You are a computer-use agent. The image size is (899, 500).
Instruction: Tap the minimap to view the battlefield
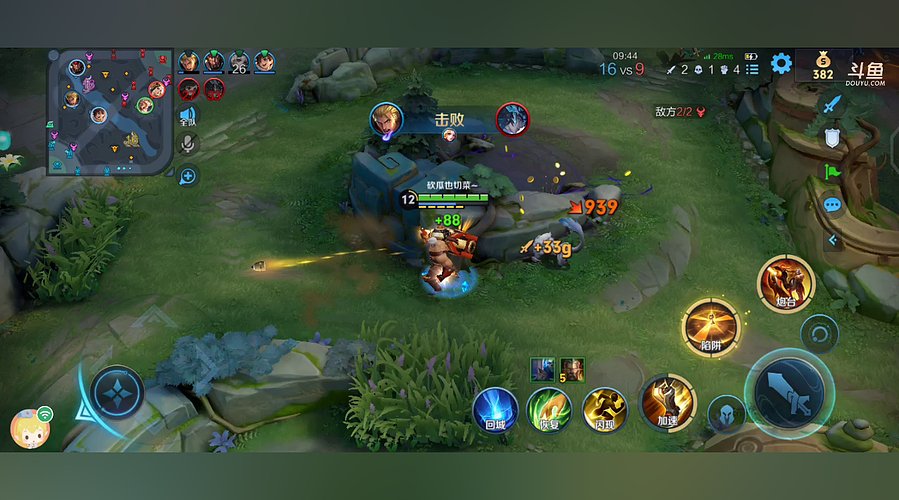(109, 111)
